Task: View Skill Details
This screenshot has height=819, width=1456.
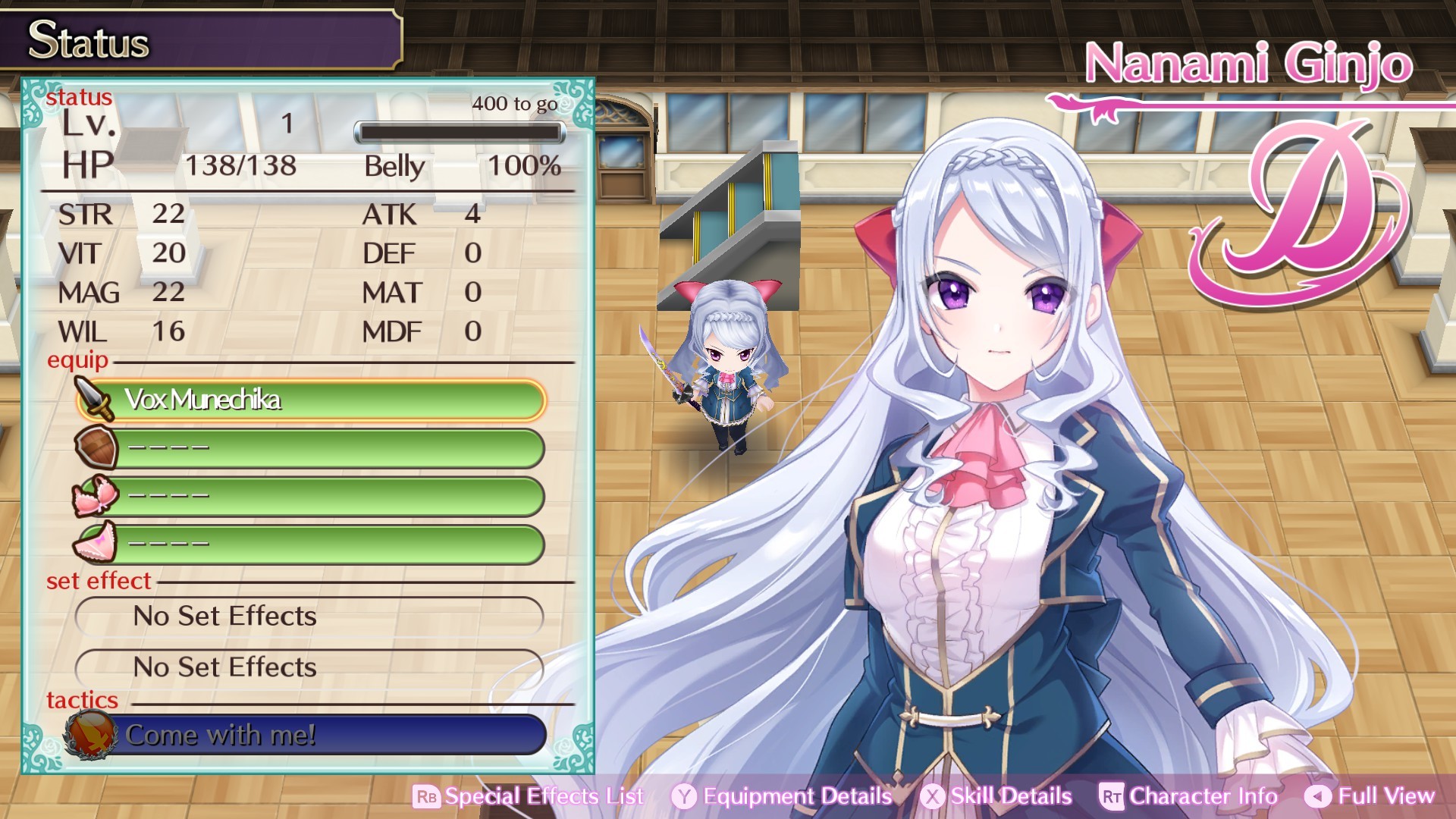Action: [x=996, y=796]
